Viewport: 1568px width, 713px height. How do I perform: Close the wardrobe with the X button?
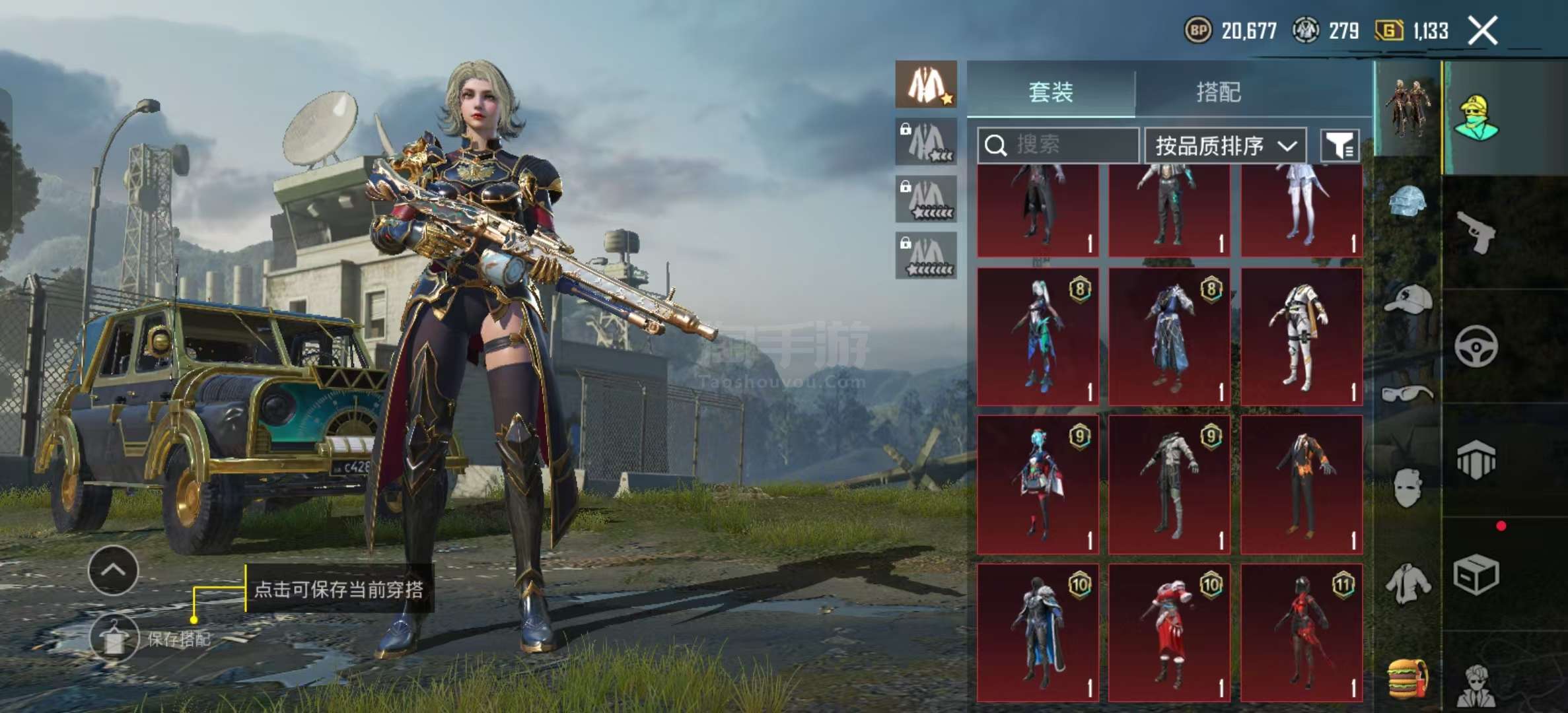coord(1483,30)
